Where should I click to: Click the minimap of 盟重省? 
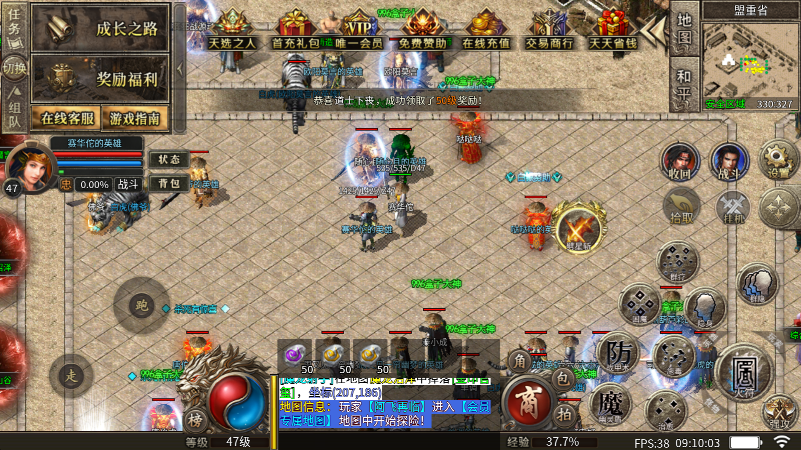747,60
